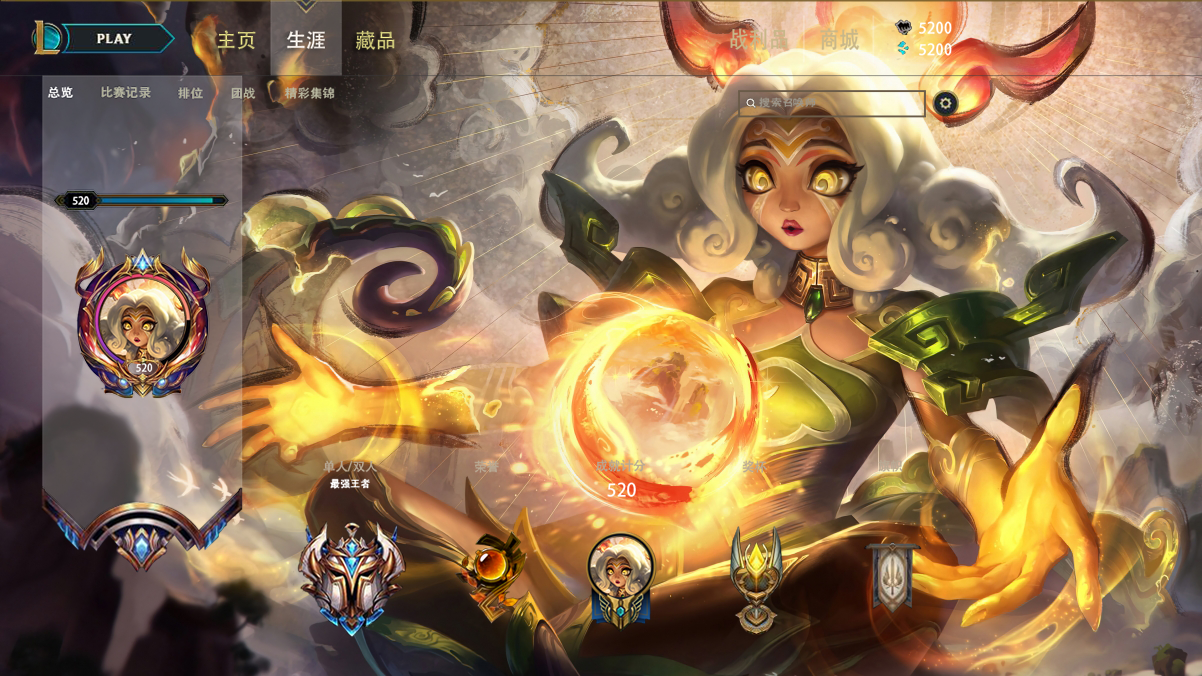Click the League of Legends logo
This screenshot has height=676, width=1202.
click(46, 39)
